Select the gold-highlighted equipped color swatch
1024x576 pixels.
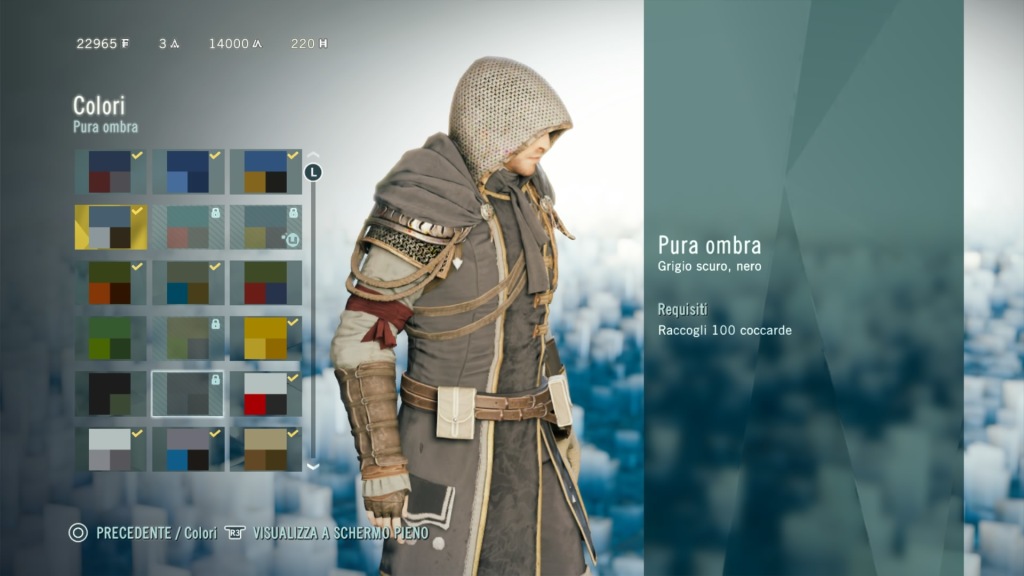pyautogui.click(x=110, y=227)
